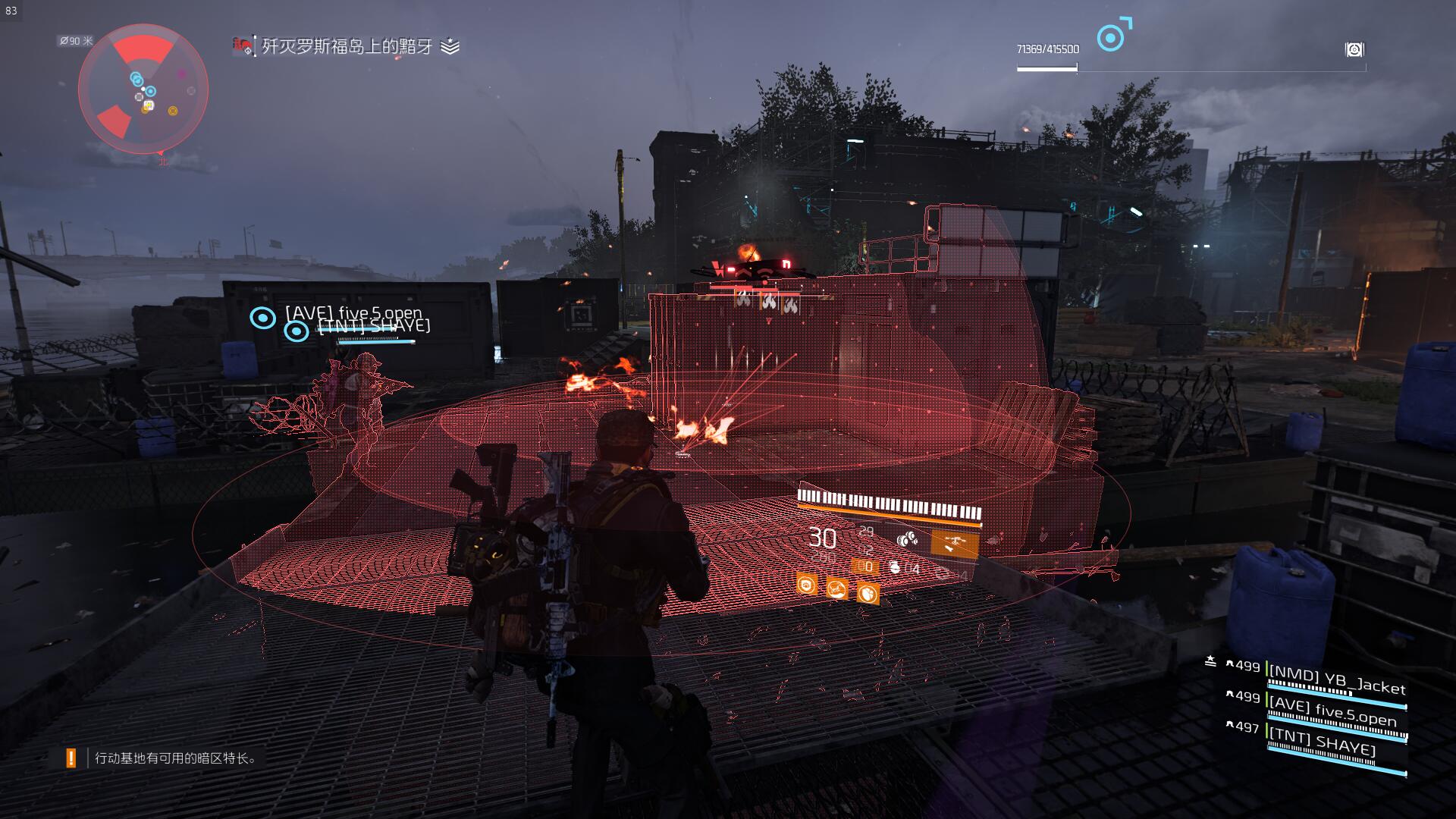Click the [NMD] YB_Jacket party entry

coord(1336,678)
